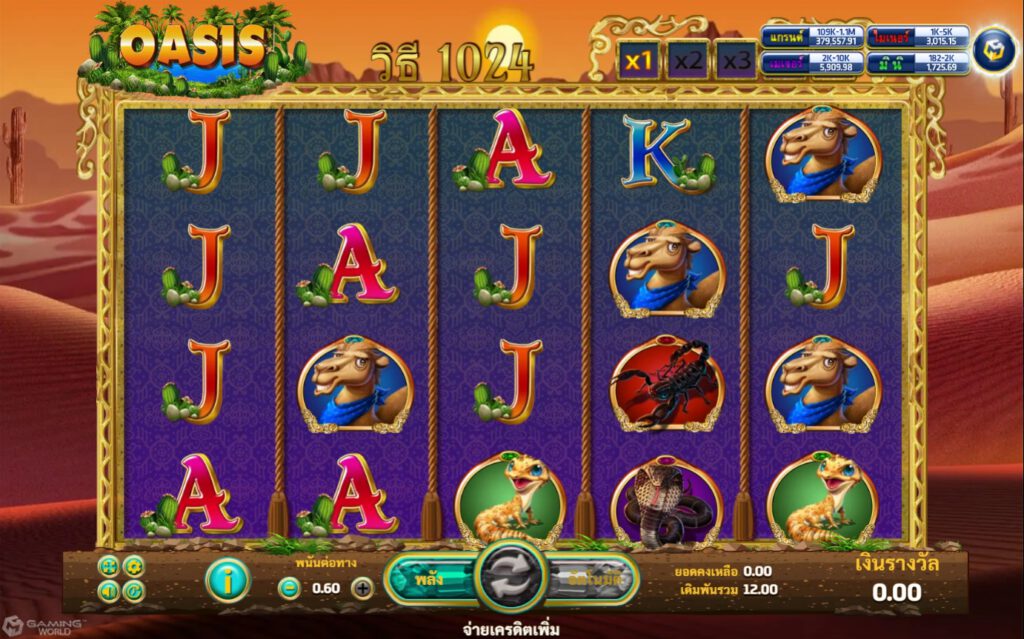This screenshot has height=639, width=1024.
Task: Open settings via the gear icon
Action: click(133, 567)
